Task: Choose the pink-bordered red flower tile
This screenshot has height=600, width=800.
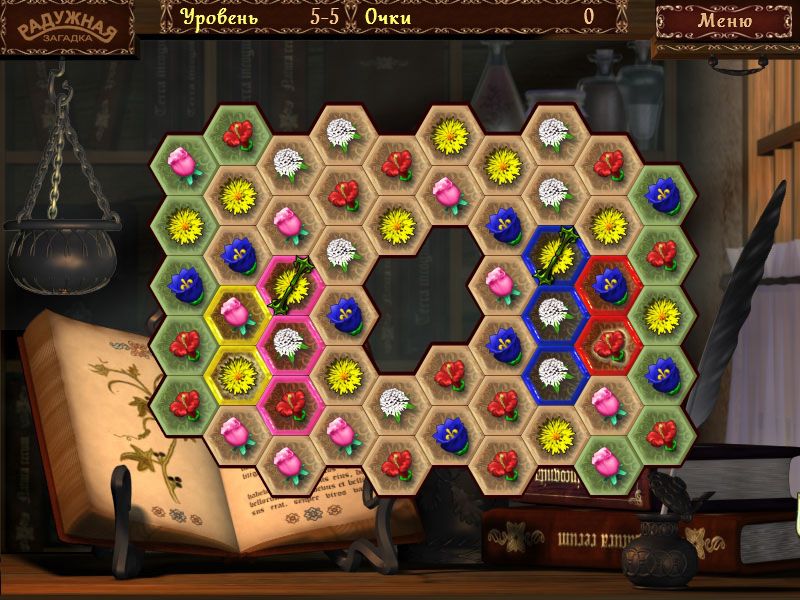Action: coord(288,403)
